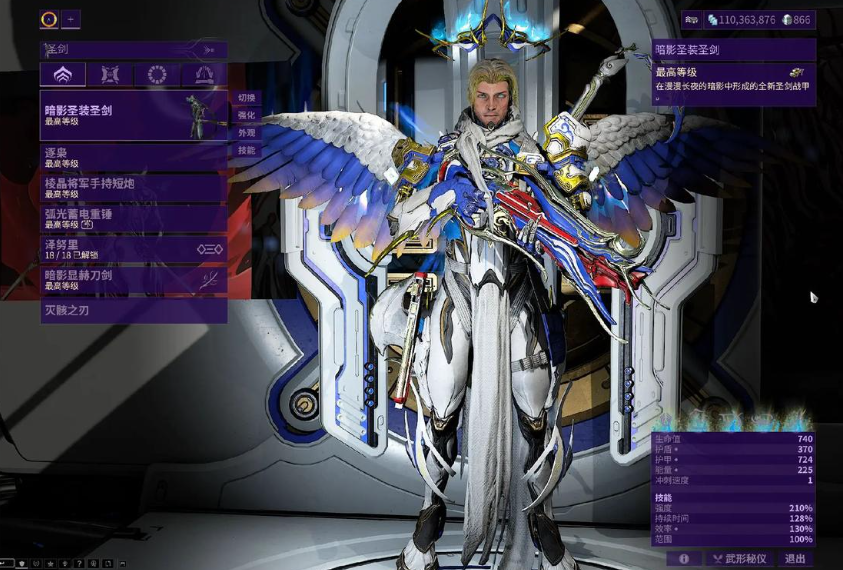
Task: Open the circular ring category tab
Action: (x=157, y=75)
